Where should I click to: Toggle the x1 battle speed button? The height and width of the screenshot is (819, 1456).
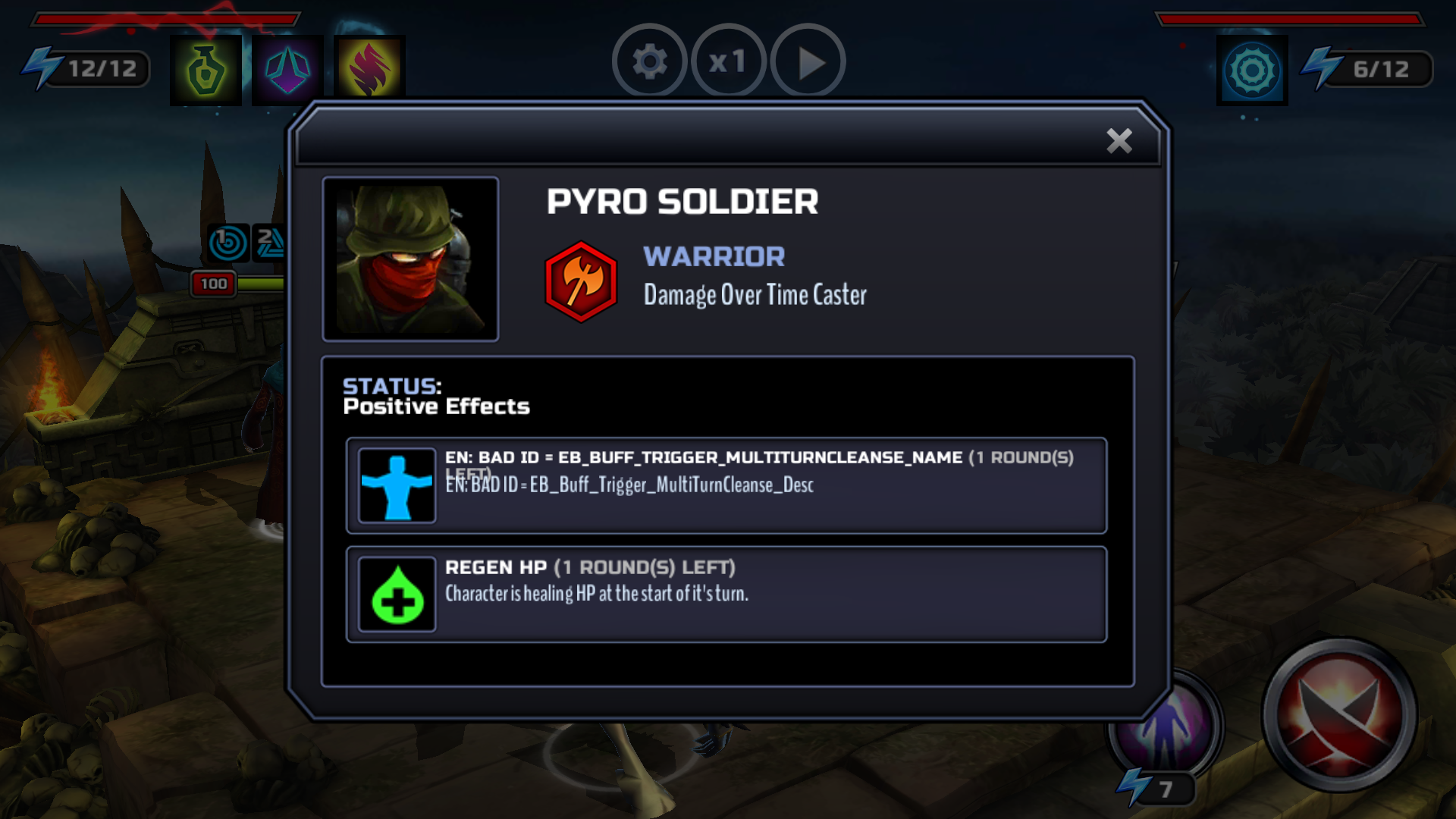[728, 62]
